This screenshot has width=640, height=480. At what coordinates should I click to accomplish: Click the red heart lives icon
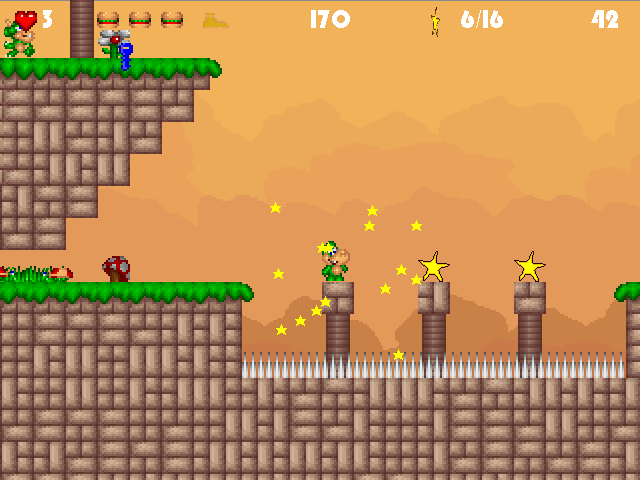pyautogui.click(x=26, y=19)
